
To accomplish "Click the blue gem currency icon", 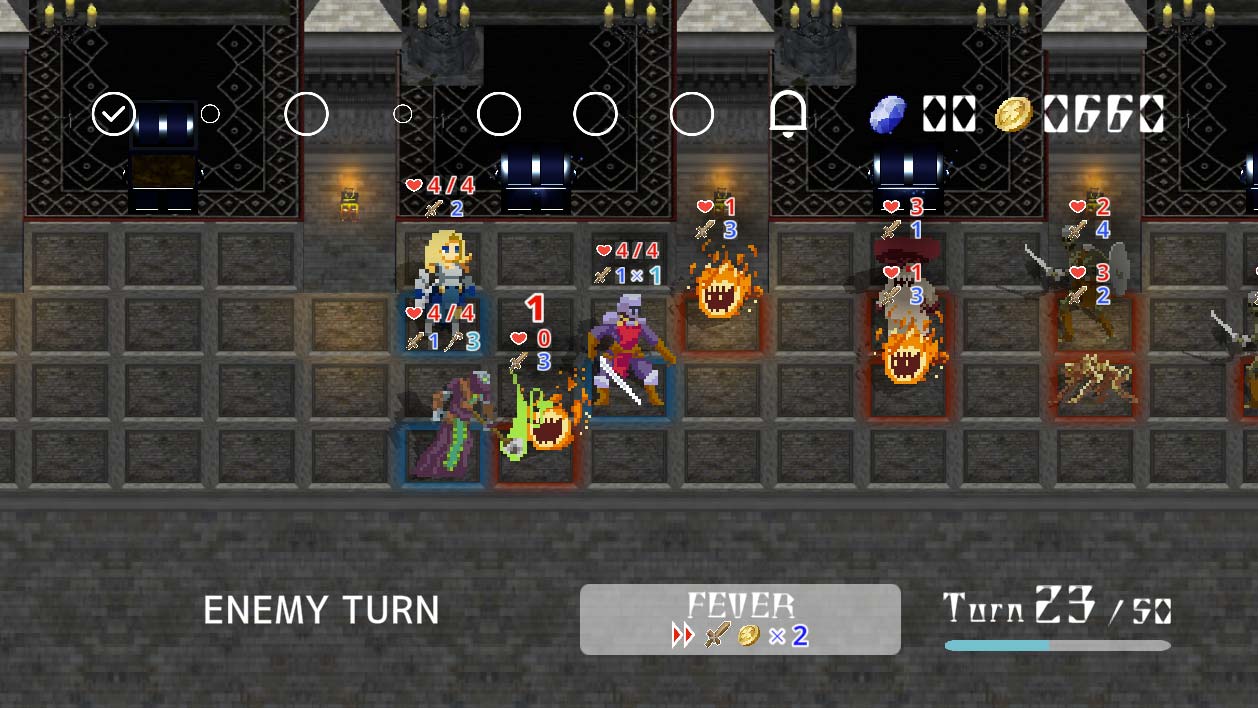I will (887, 115).
